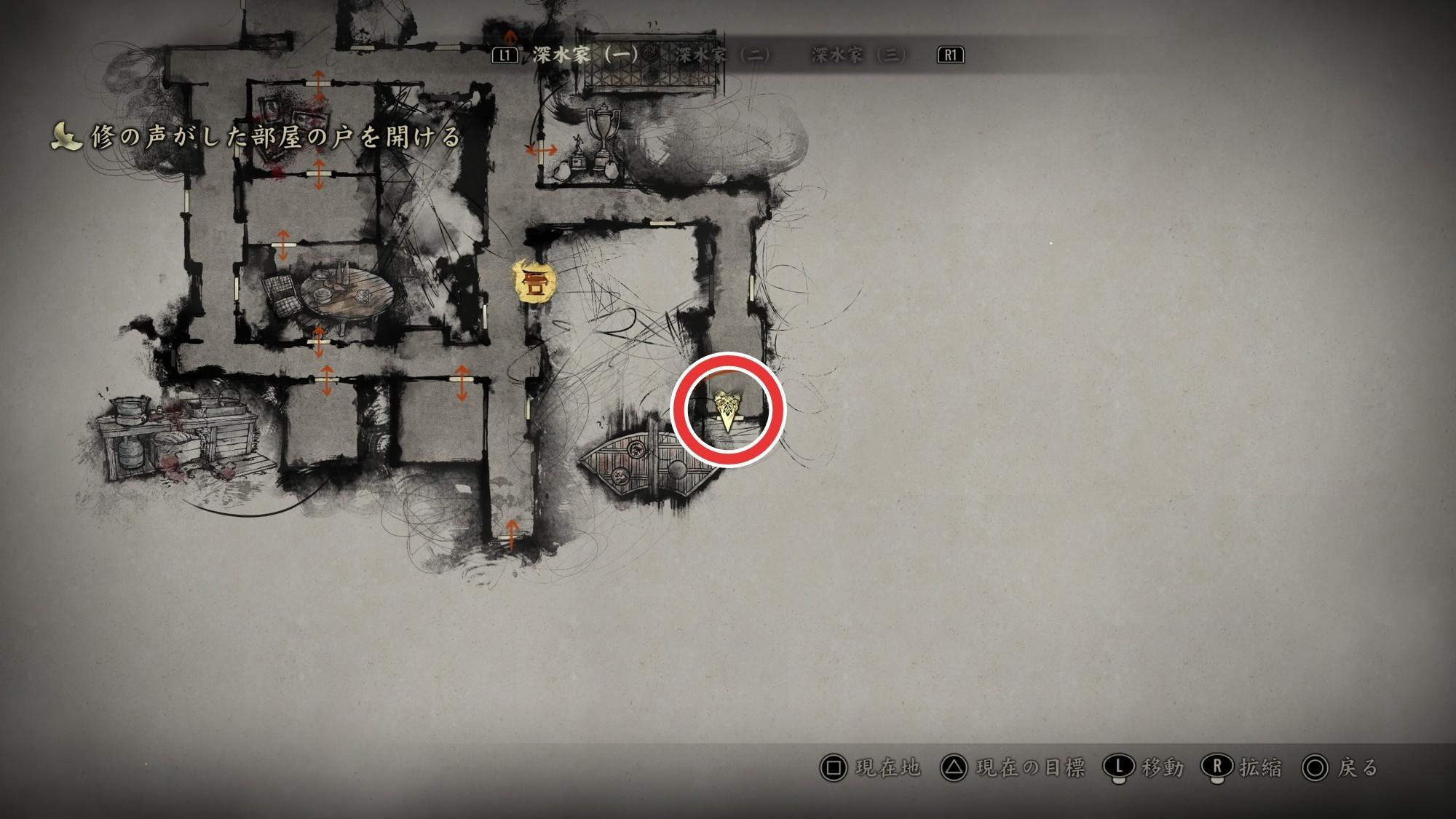1456x819 pixels.
Task: Click the 修の声がした部屋の戸を開ける objective
Action: (x=275, y=137)
